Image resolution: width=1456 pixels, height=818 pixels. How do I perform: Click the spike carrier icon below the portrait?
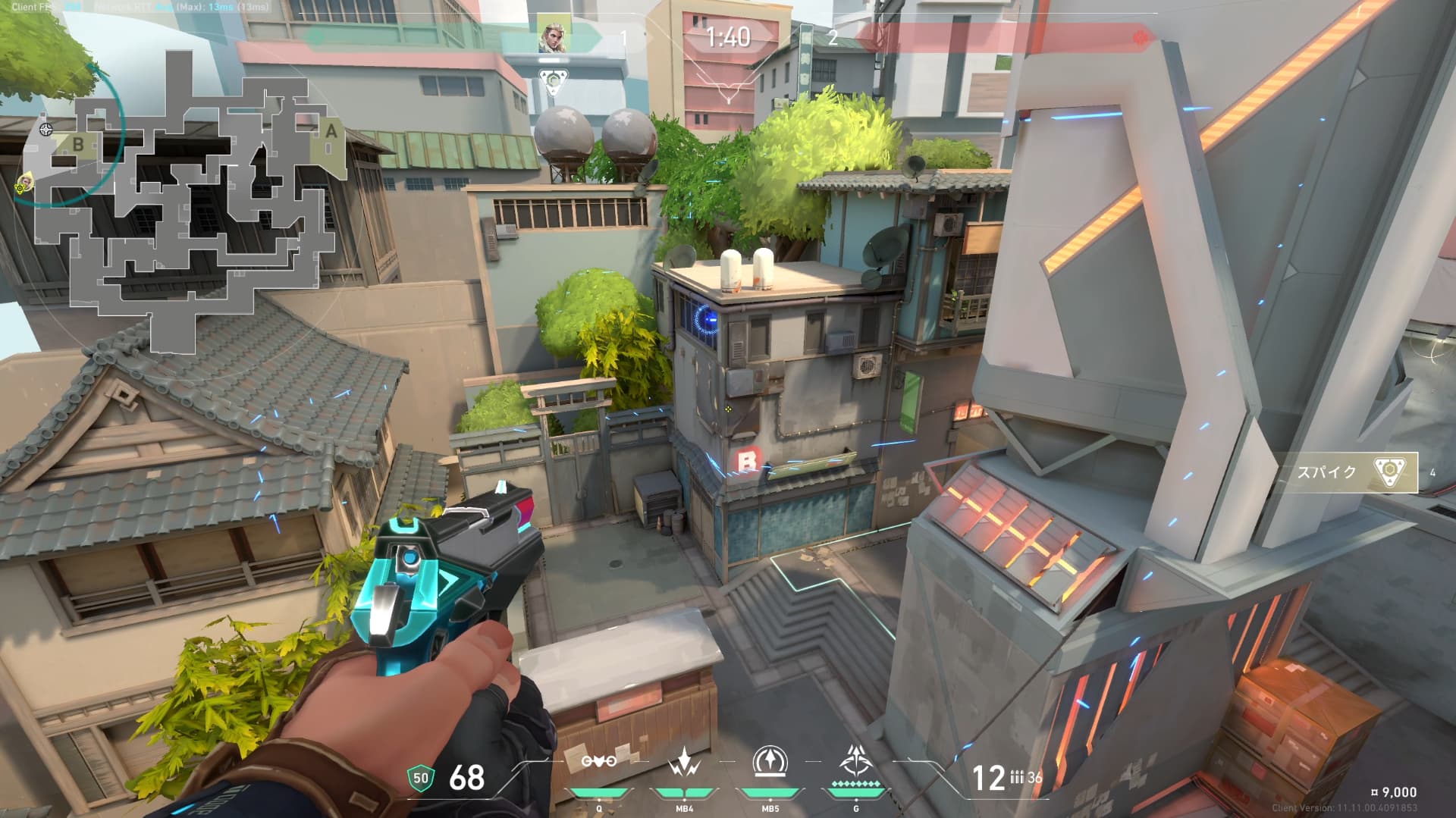point(553,78)
